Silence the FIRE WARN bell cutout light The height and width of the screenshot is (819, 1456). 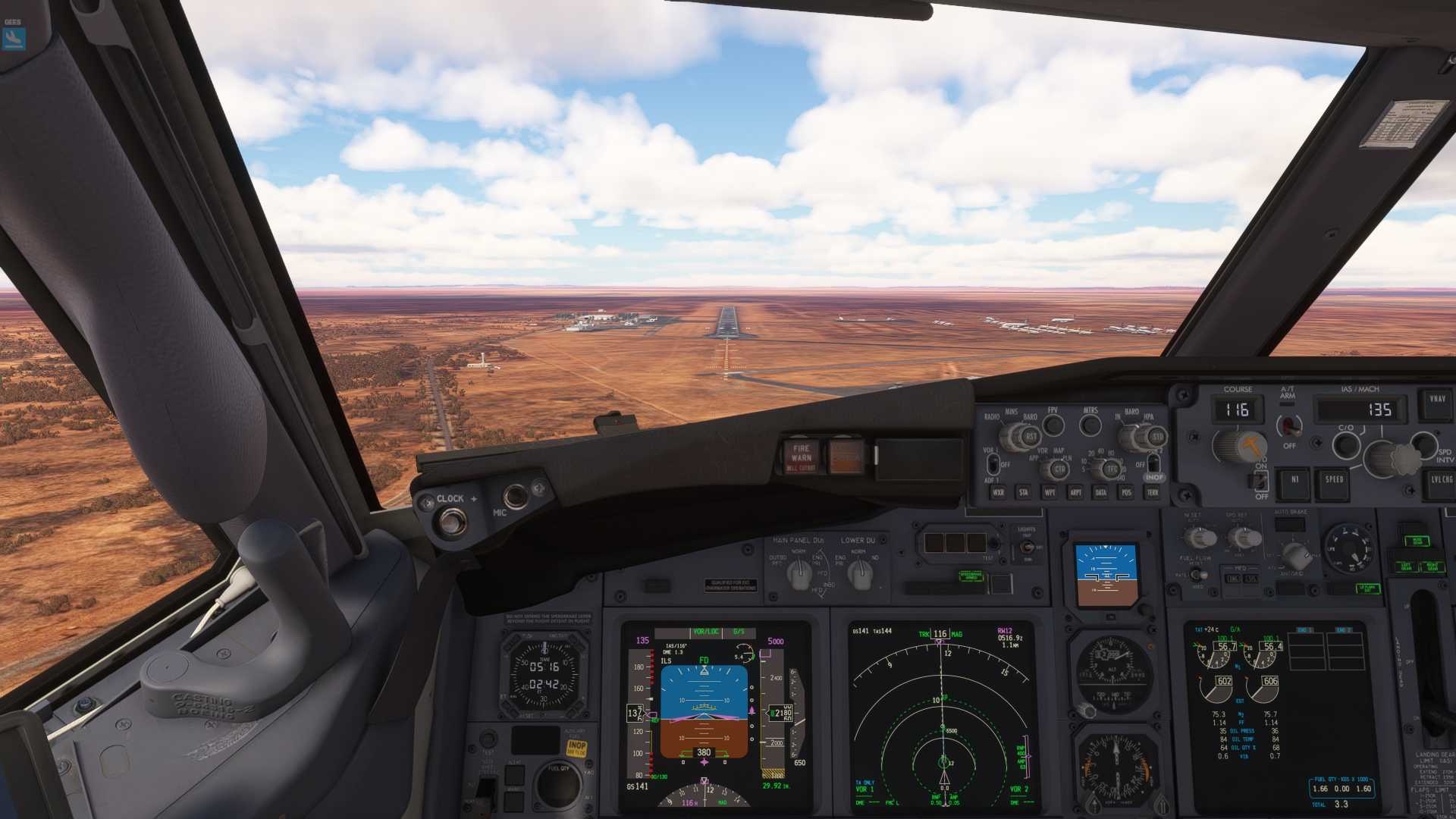(x=801, y=457)
